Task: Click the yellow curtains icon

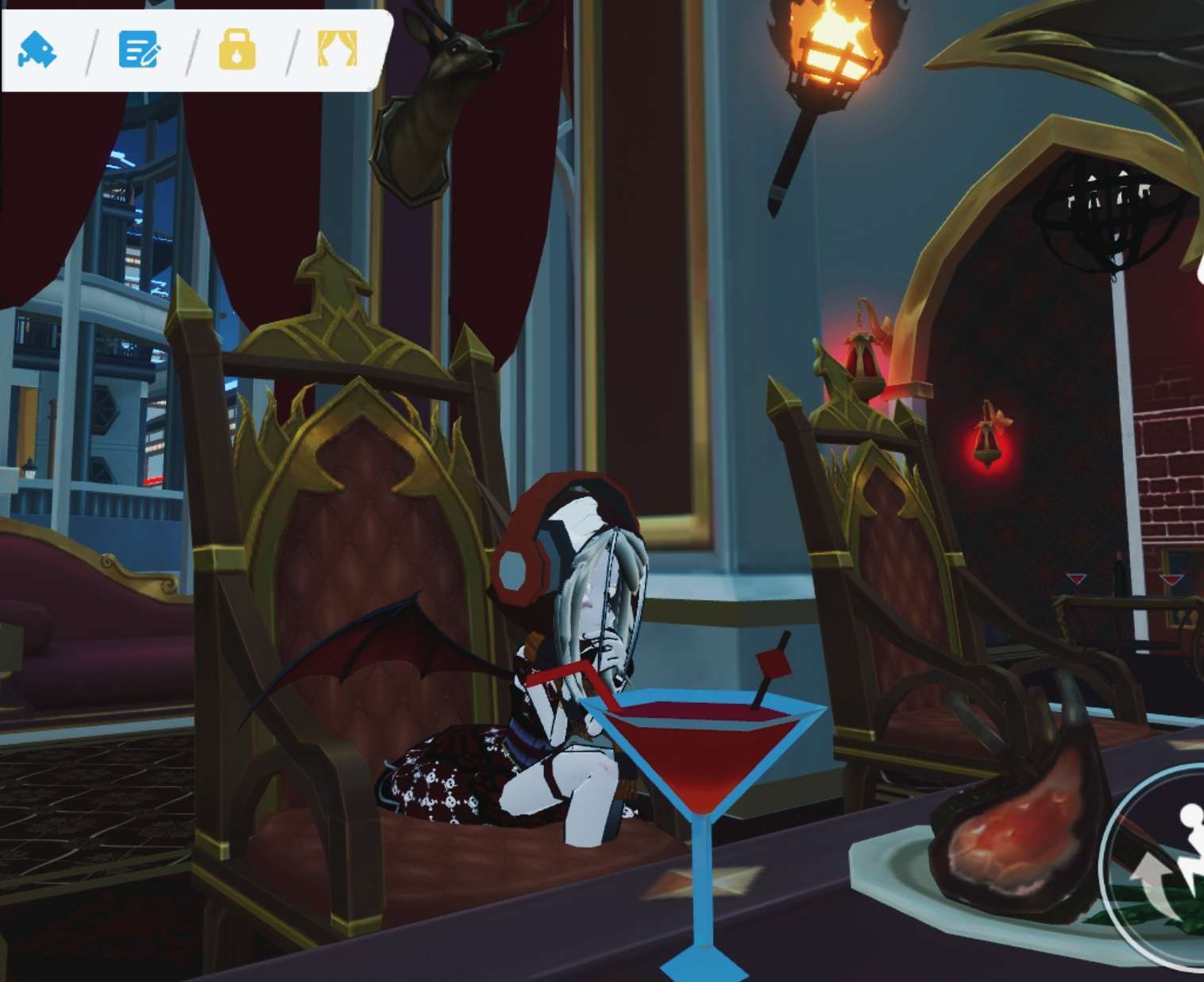Action: pos(337,49)
